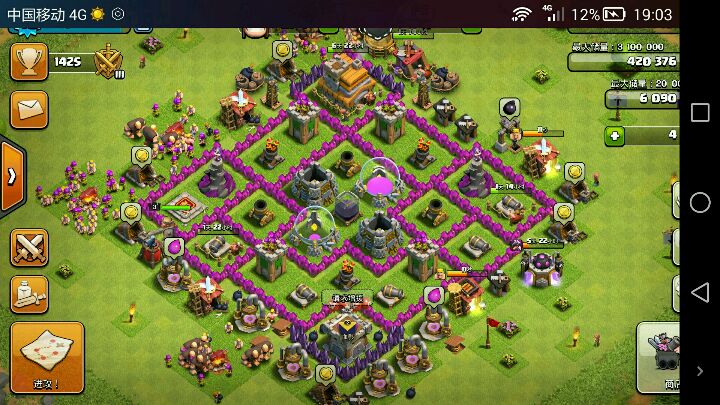Tap the crossed swords button
The image size is (720, 405).
coord(30,246)
